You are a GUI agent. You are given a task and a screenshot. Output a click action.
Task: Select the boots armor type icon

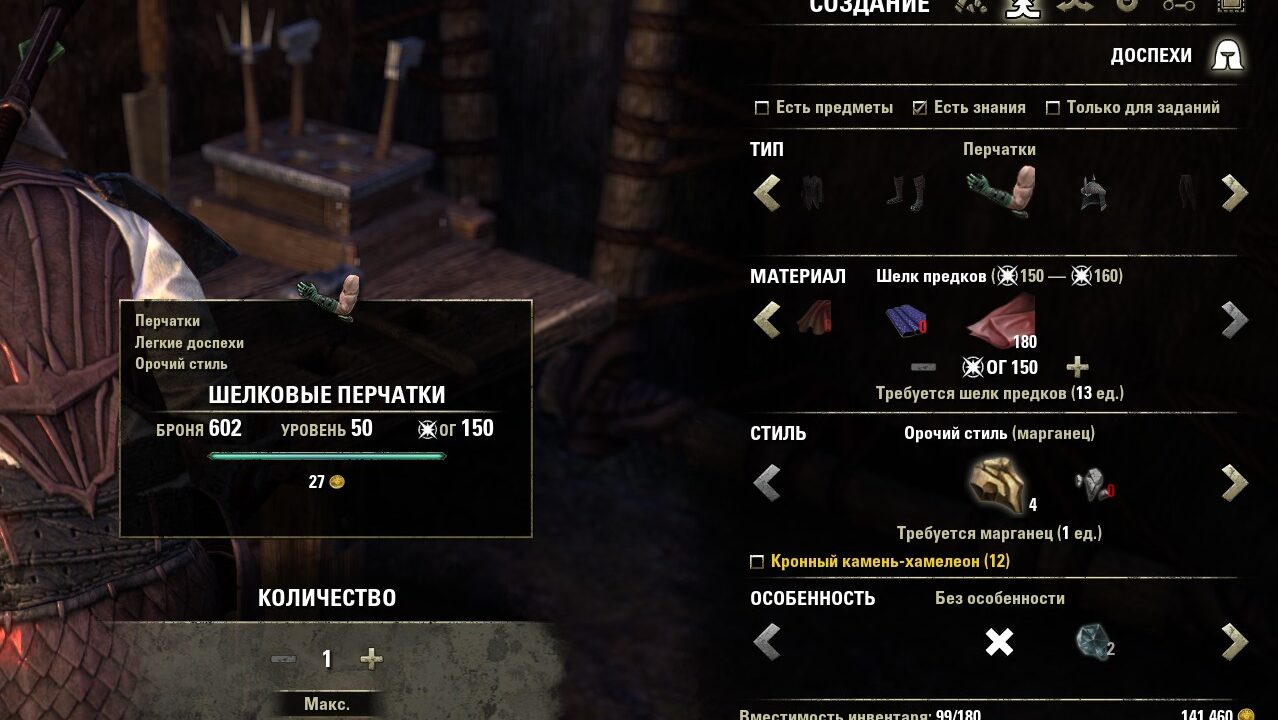point(905,192)
